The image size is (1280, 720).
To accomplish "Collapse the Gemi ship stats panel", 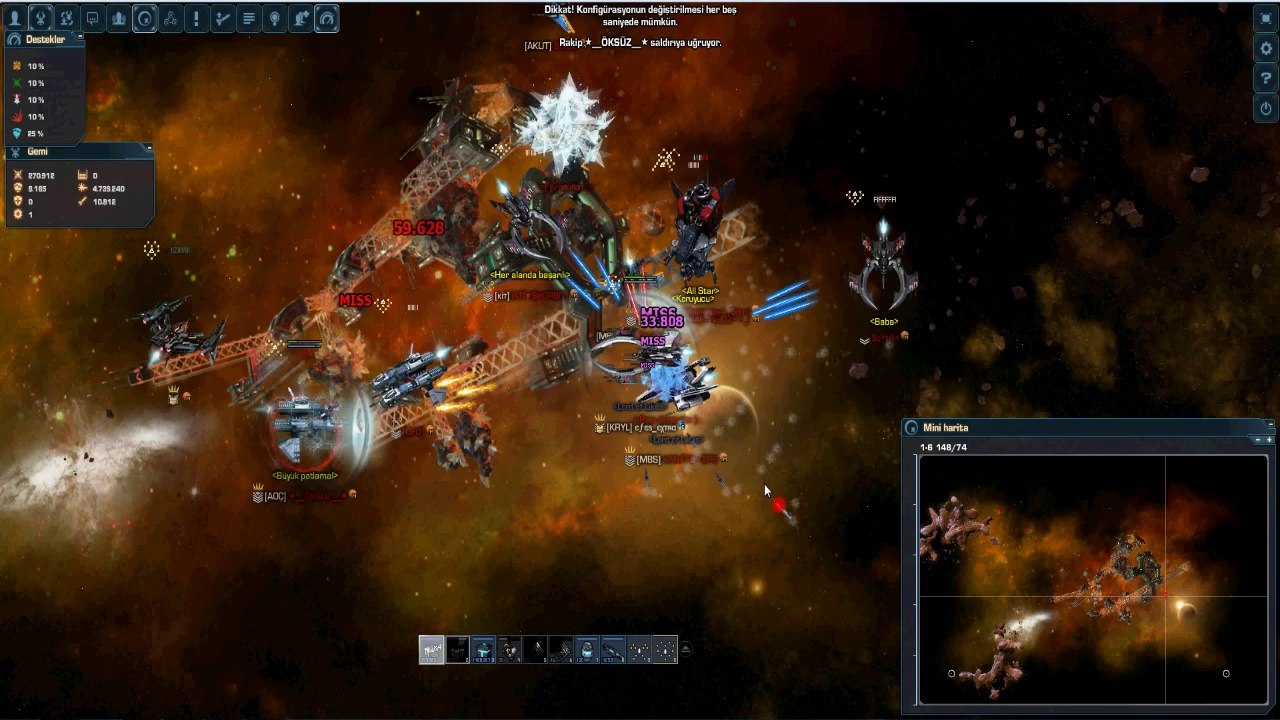I will pyautogui.click(x=148, y=148).
